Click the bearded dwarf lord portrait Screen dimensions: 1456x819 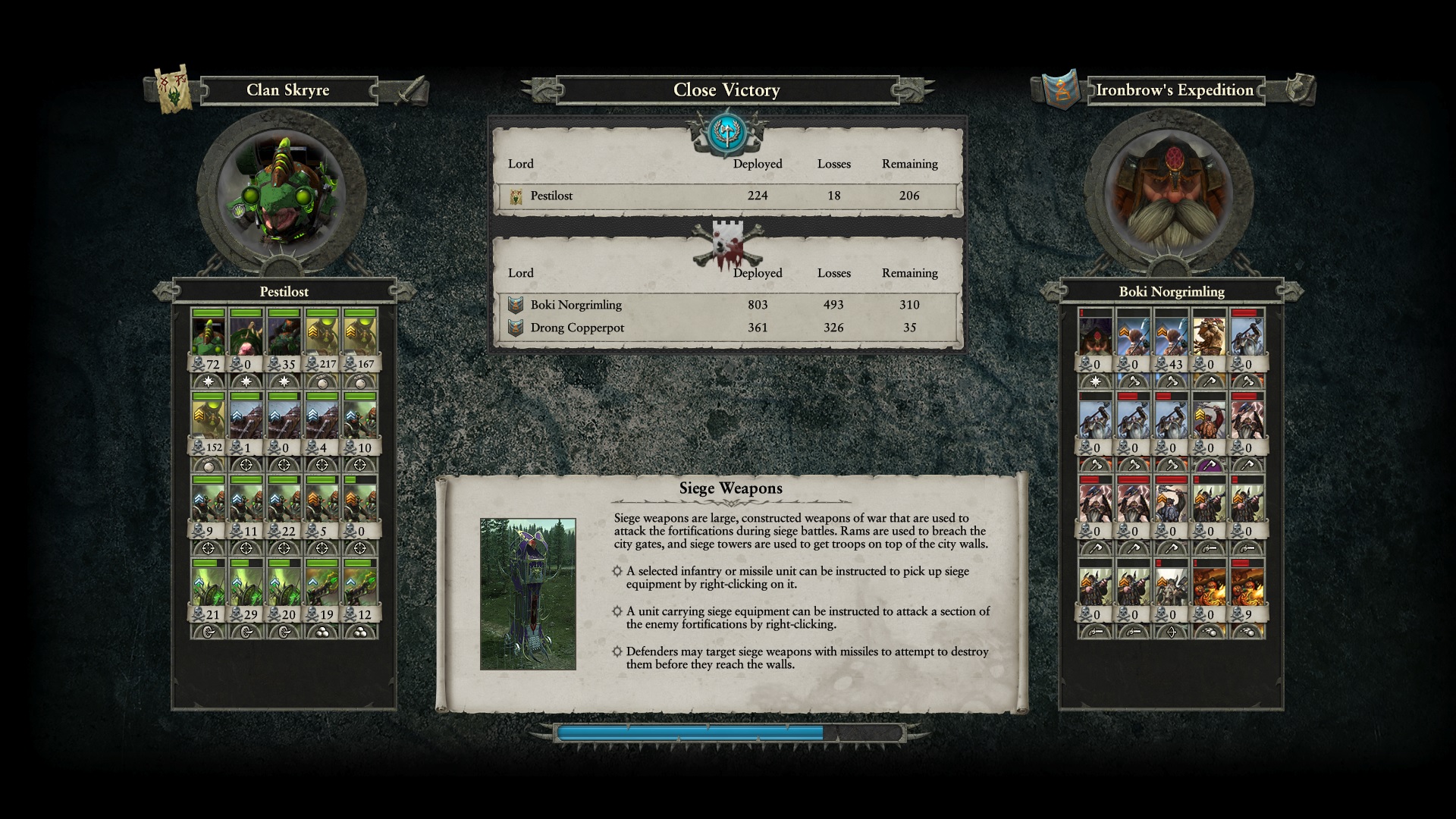(x=1169, y=190)
